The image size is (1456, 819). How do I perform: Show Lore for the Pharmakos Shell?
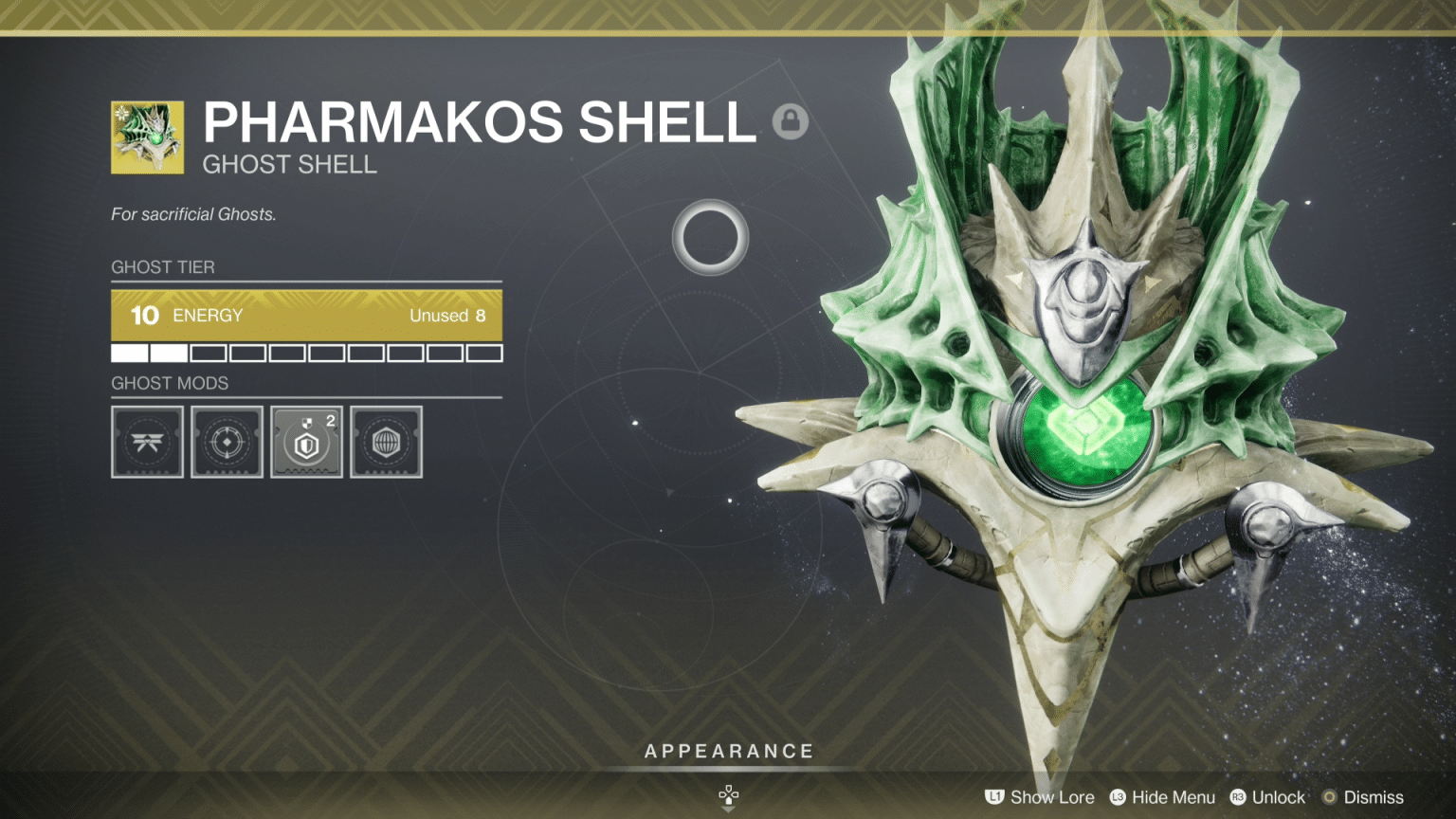(1052, 797)
